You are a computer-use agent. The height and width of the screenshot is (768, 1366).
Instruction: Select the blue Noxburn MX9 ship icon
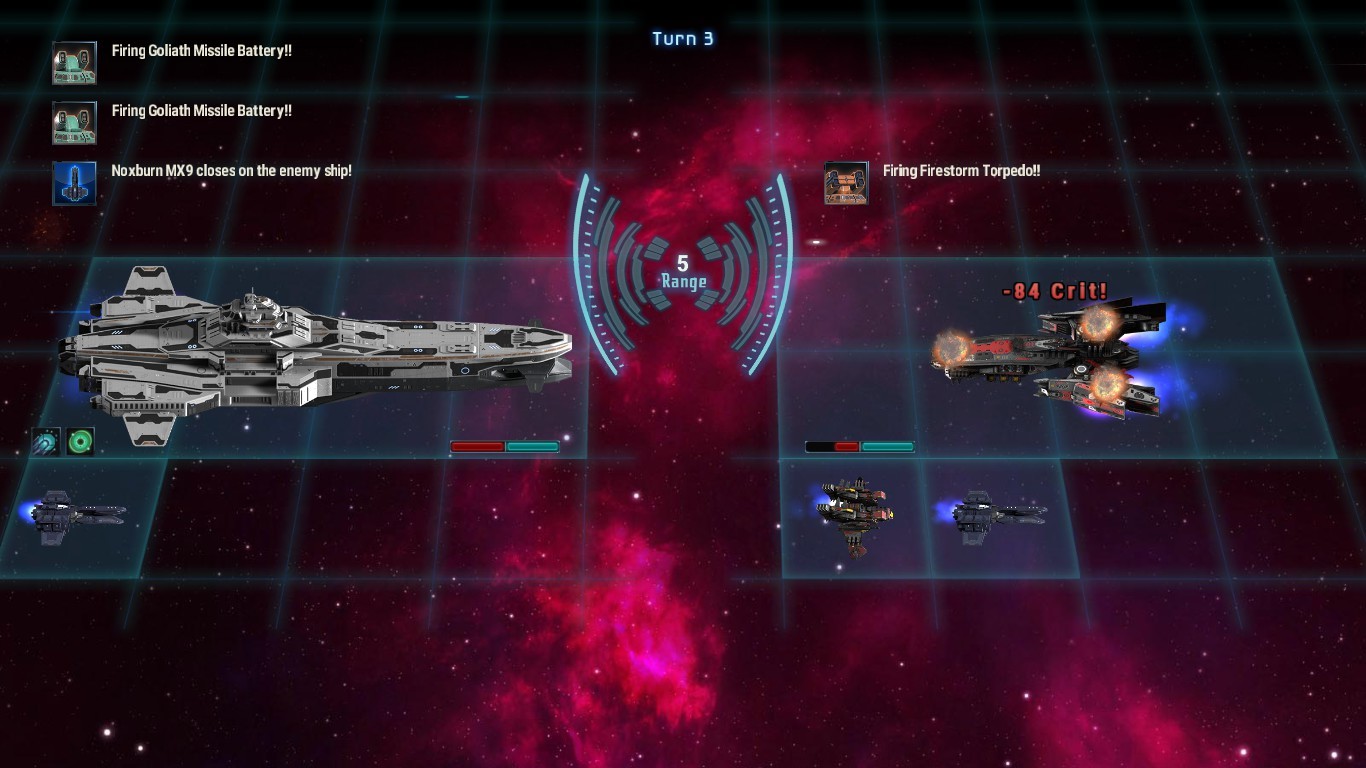(x=74, y=183)
